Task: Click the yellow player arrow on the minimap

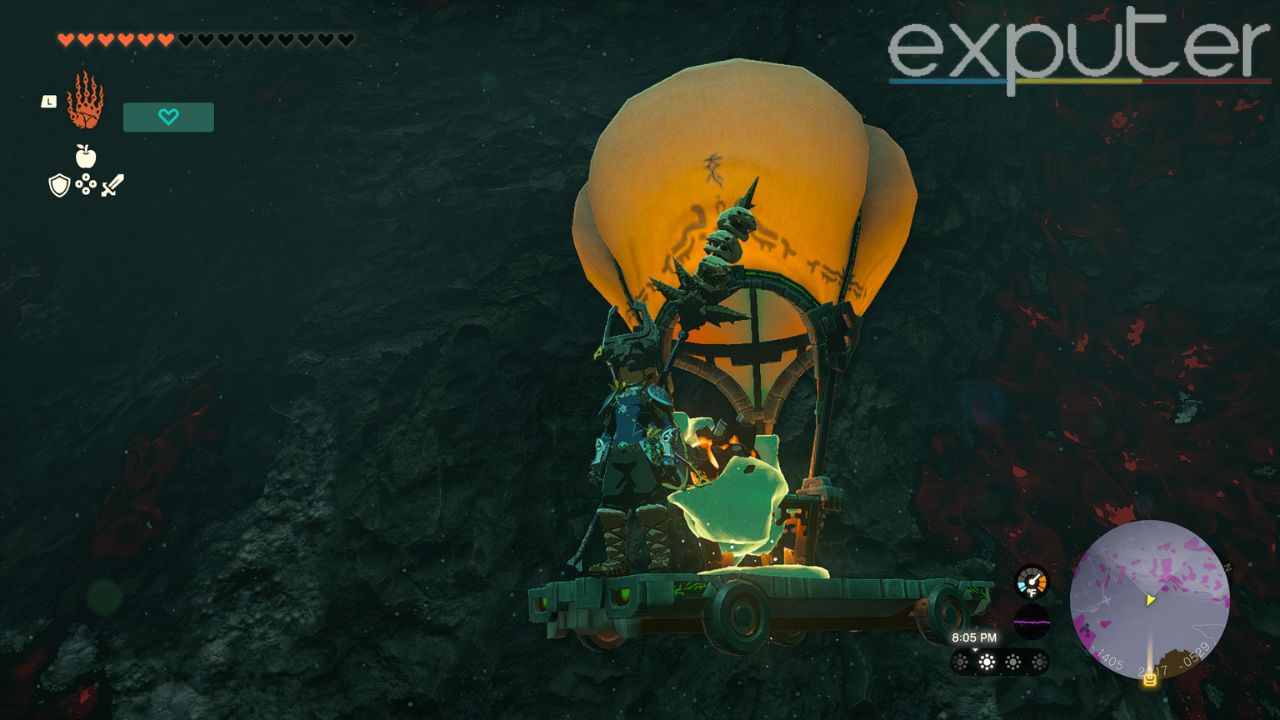Action: (x=1150, y=600)
